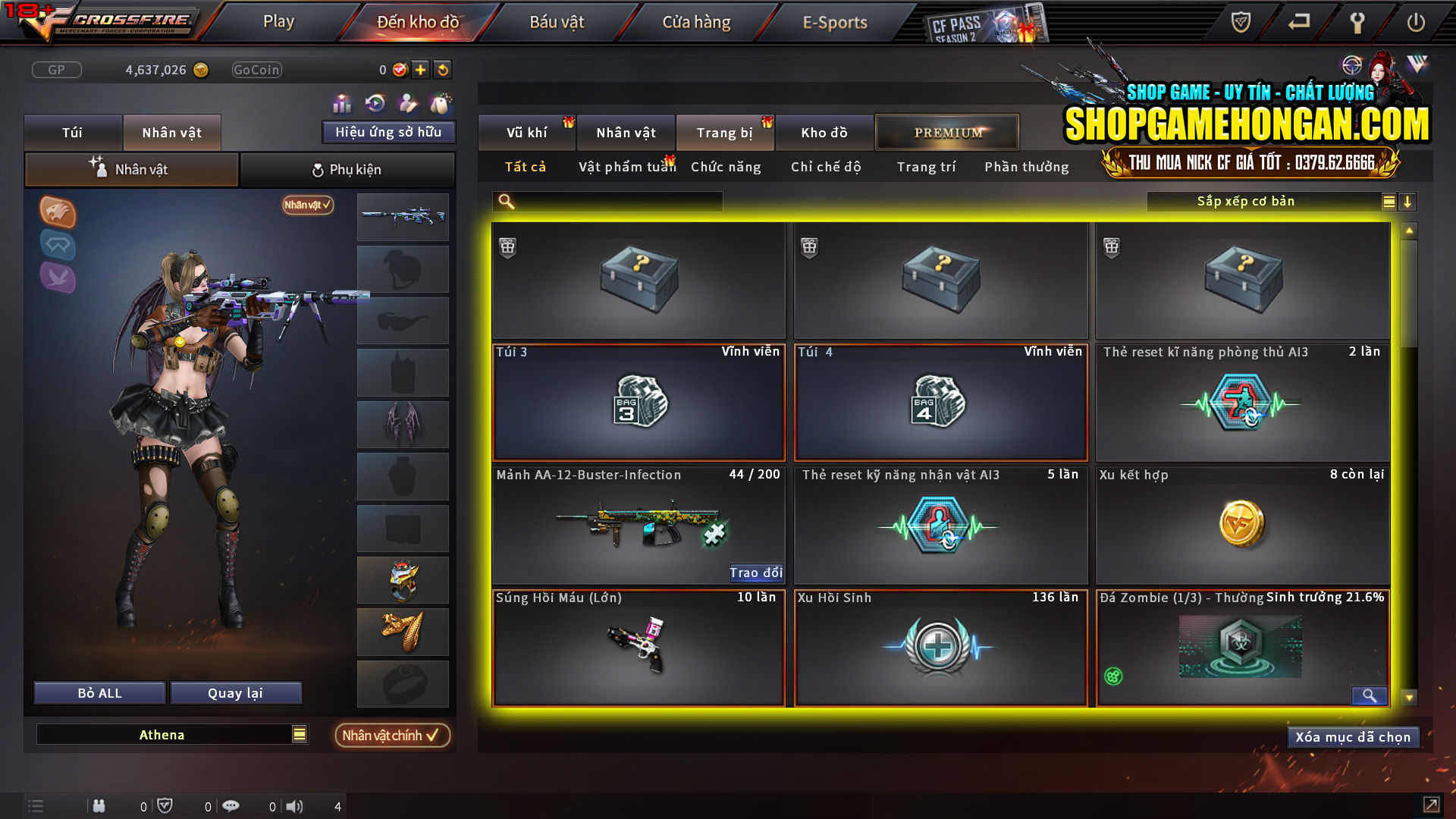Open the magnifier preview on Đá Zombie item
This screenshot has width=1456, height=819.
(x=1369, y=695)
